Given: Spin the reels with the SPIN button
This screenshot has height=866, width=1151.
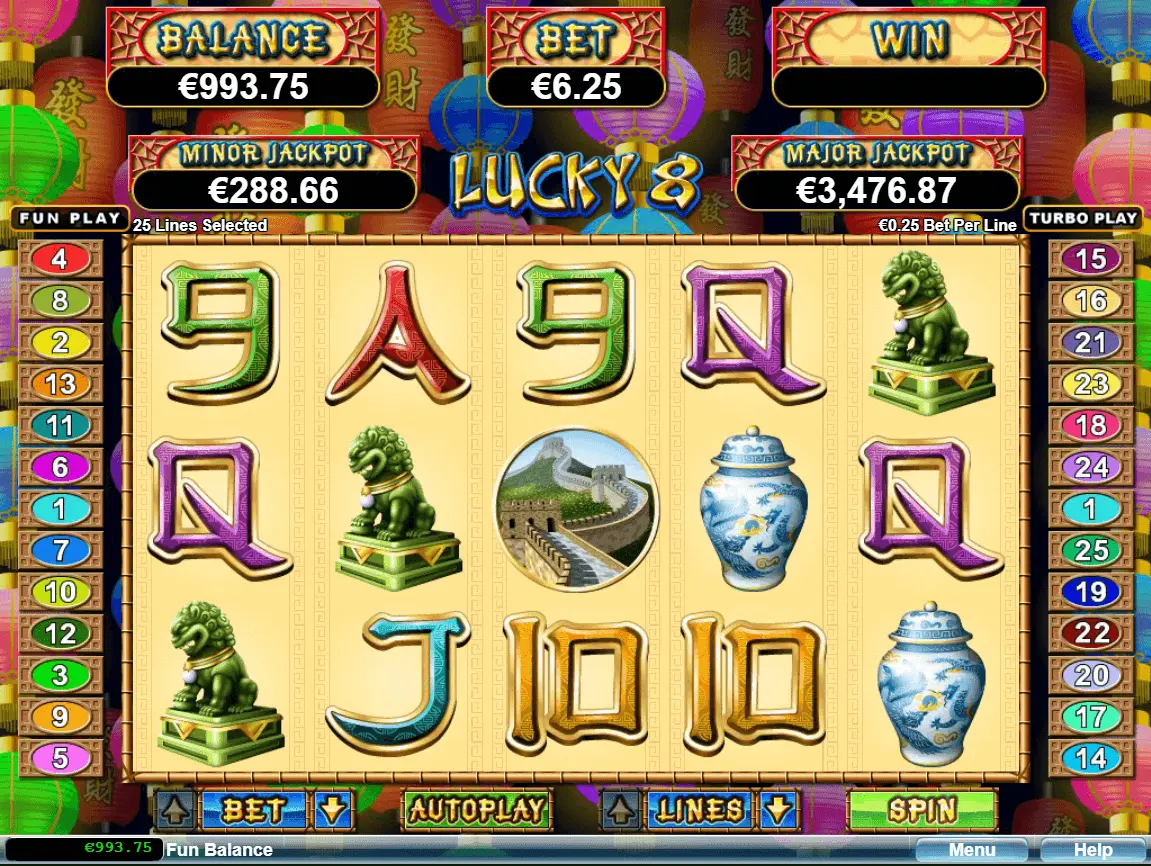Looking at the screenshot, I should tap(921, 809).
